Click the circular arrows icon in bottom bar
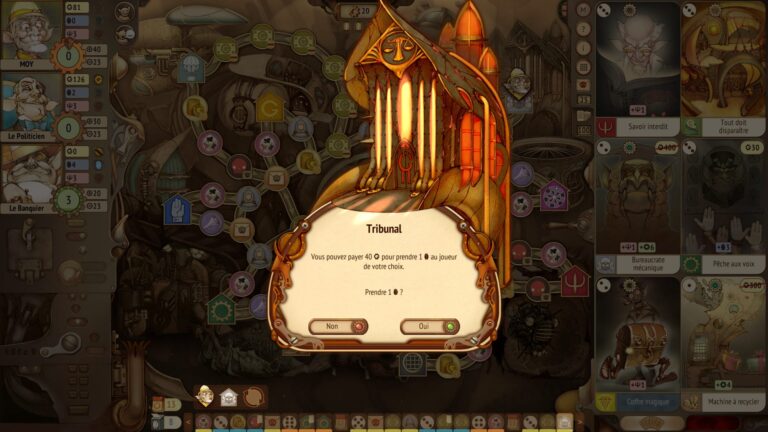This screenshot has width=768, height=432. click(254, 397)
